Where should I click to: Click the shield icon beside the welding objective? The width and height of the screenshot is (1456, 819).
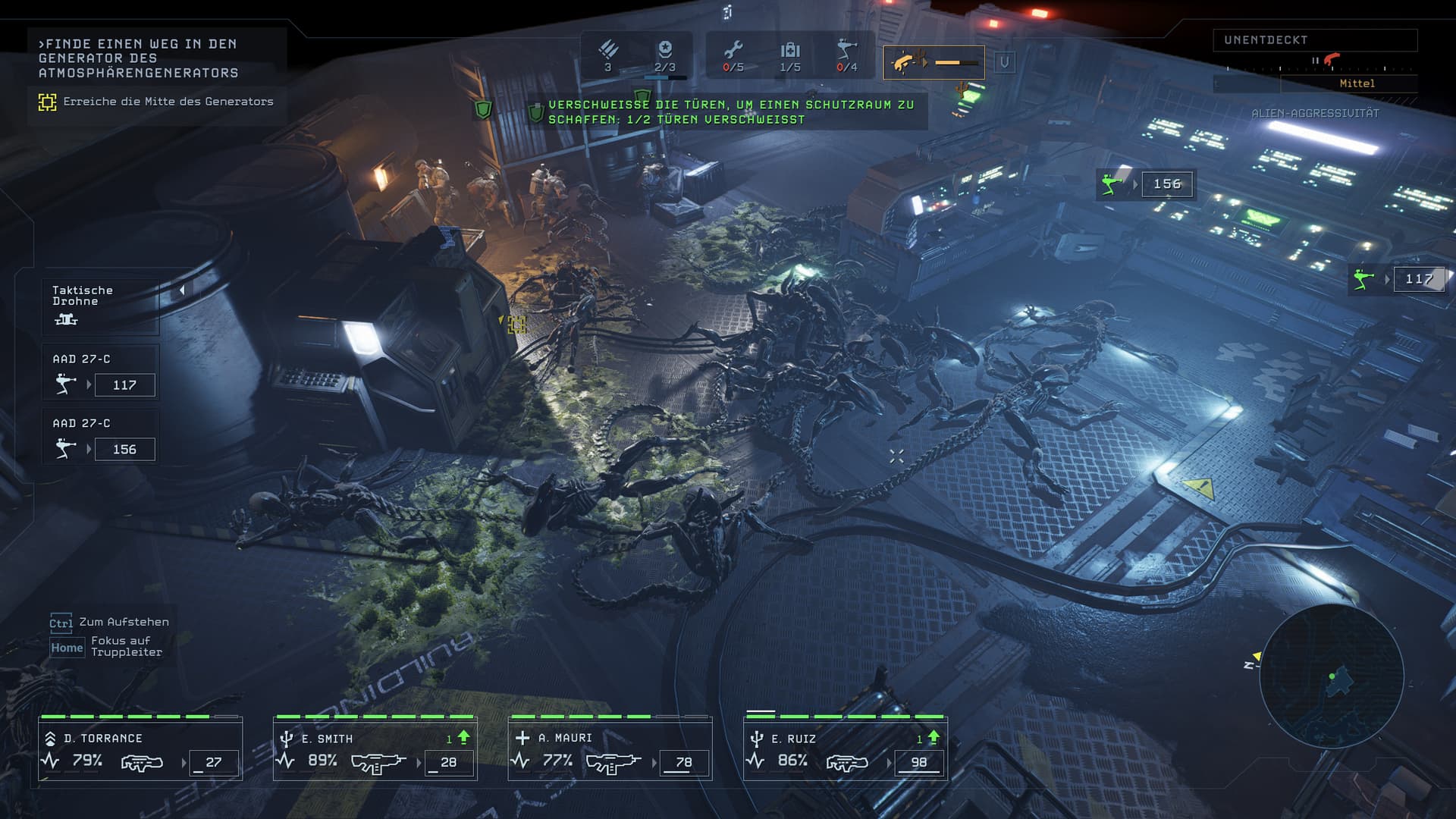click(536, 113)
